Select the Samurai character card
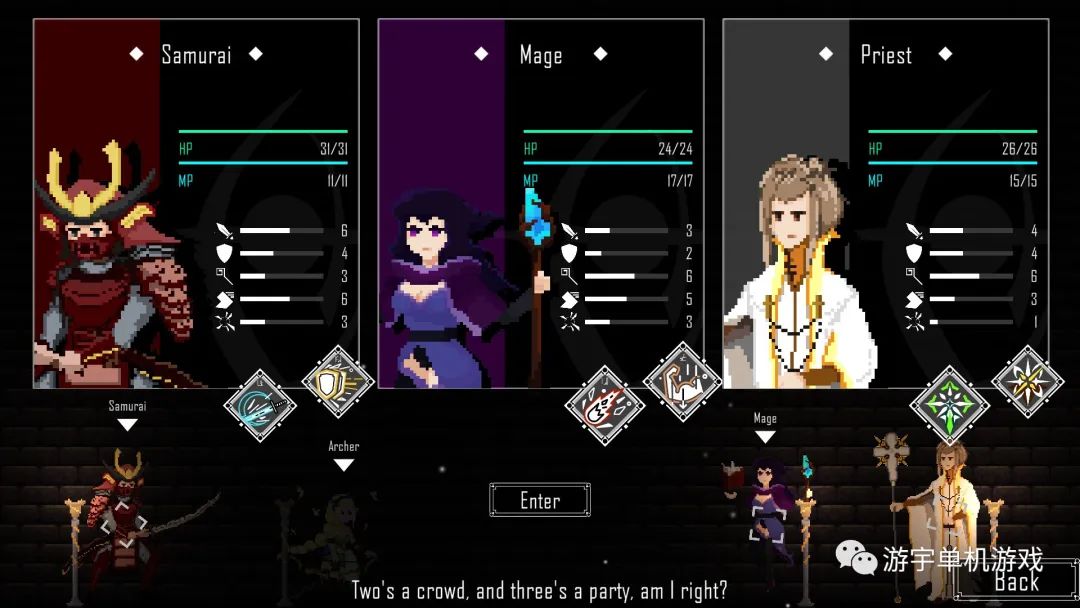 point(196,200)
